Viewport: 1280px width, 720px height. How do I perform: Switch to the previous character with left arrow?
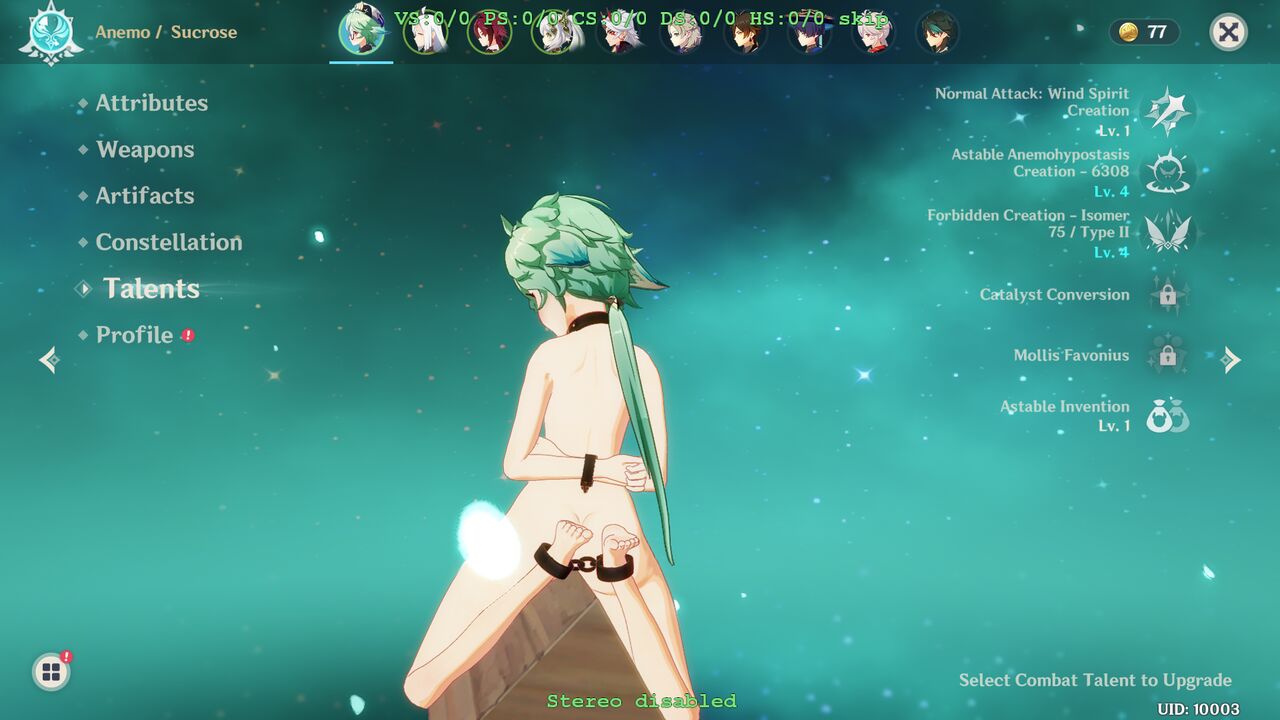(48, 360)
